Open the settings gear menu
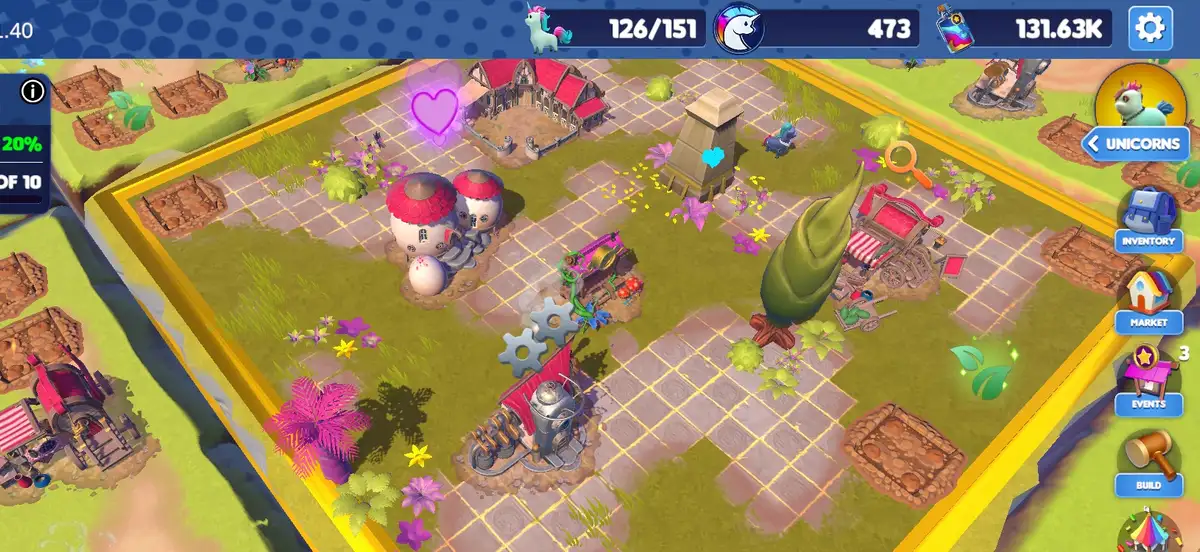The width and height of the screenshot is (1200, 552). (x=1150, y=28)
